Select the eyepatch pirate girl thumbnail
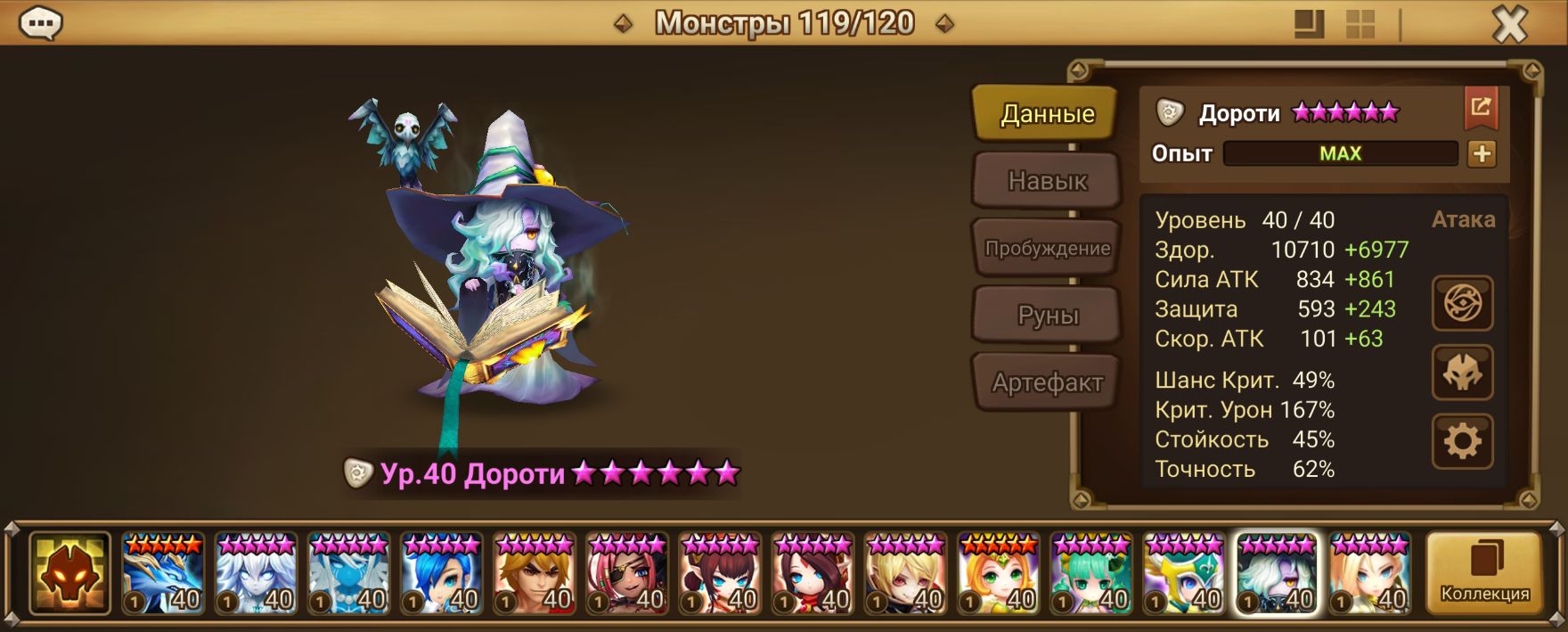The image size is (1568, 632). coord(627,573)
